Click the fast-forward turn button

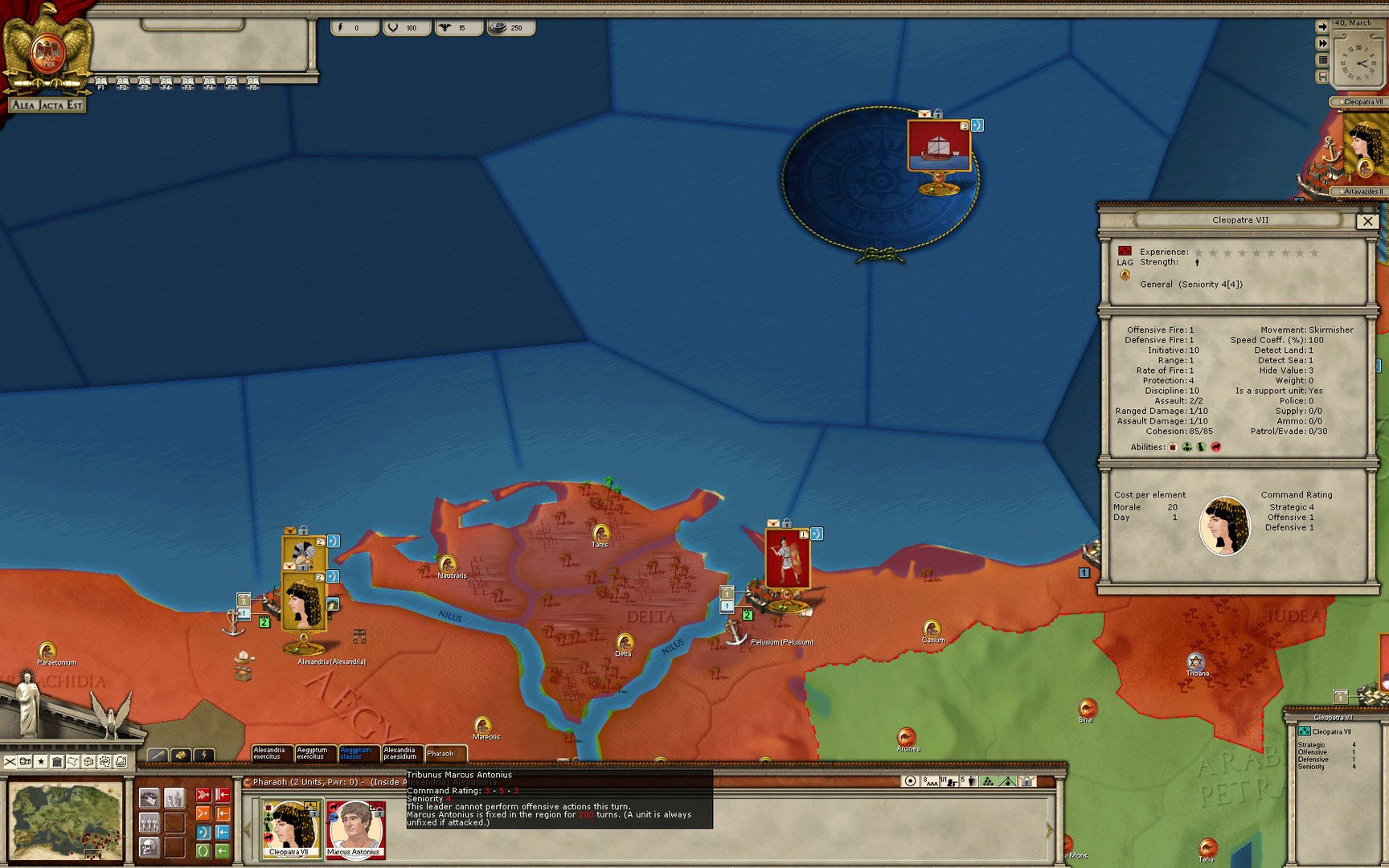pos(1323,42)
